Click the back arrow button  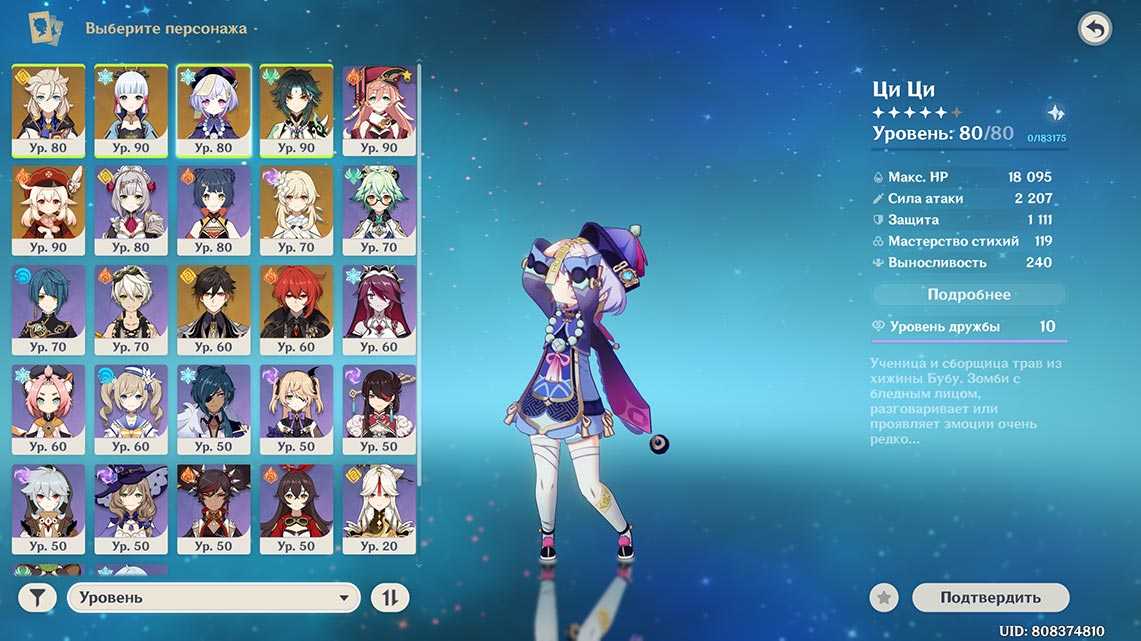[1095, 29]
